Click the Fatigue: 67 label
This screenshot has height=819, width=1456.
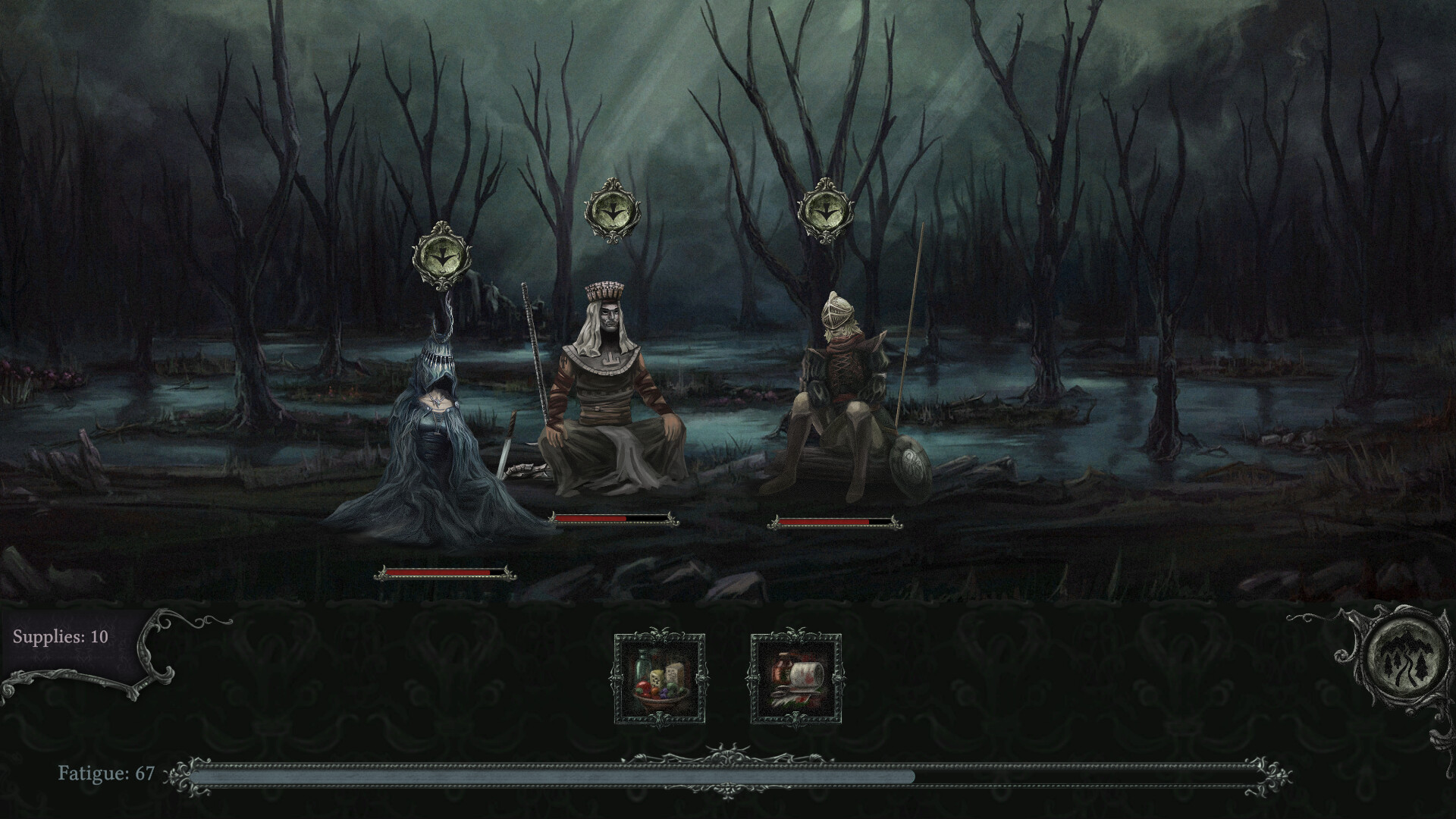106,774
